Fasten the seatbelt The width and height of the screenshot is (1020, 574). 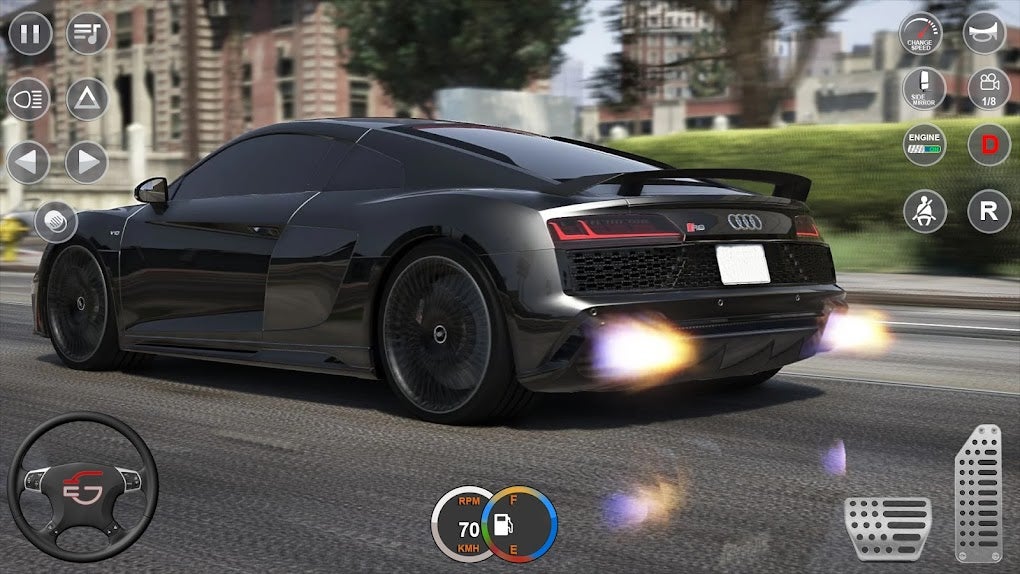(x=924, y=211)
